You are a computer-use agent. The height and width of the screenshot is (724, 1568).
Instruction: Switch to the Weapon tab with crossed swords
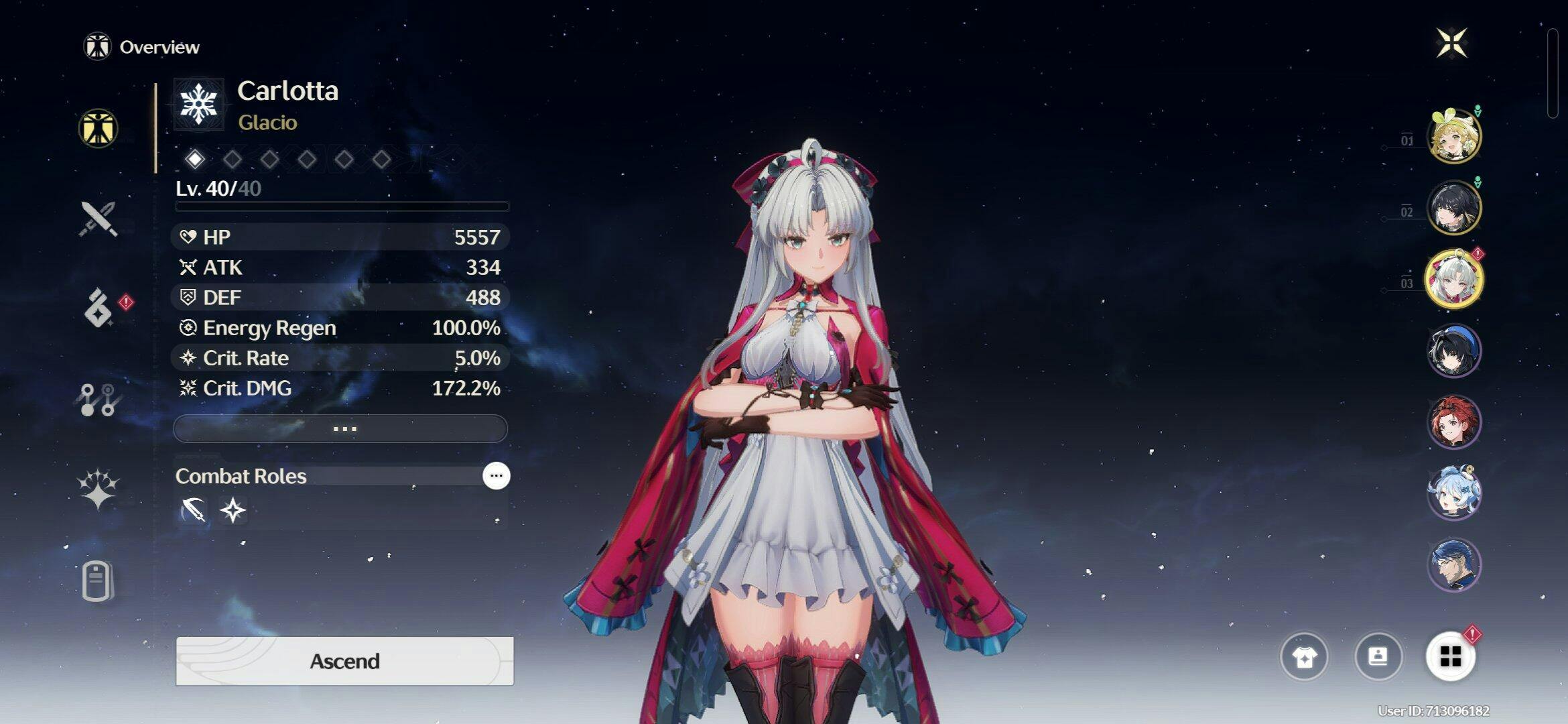pos(99,219)
